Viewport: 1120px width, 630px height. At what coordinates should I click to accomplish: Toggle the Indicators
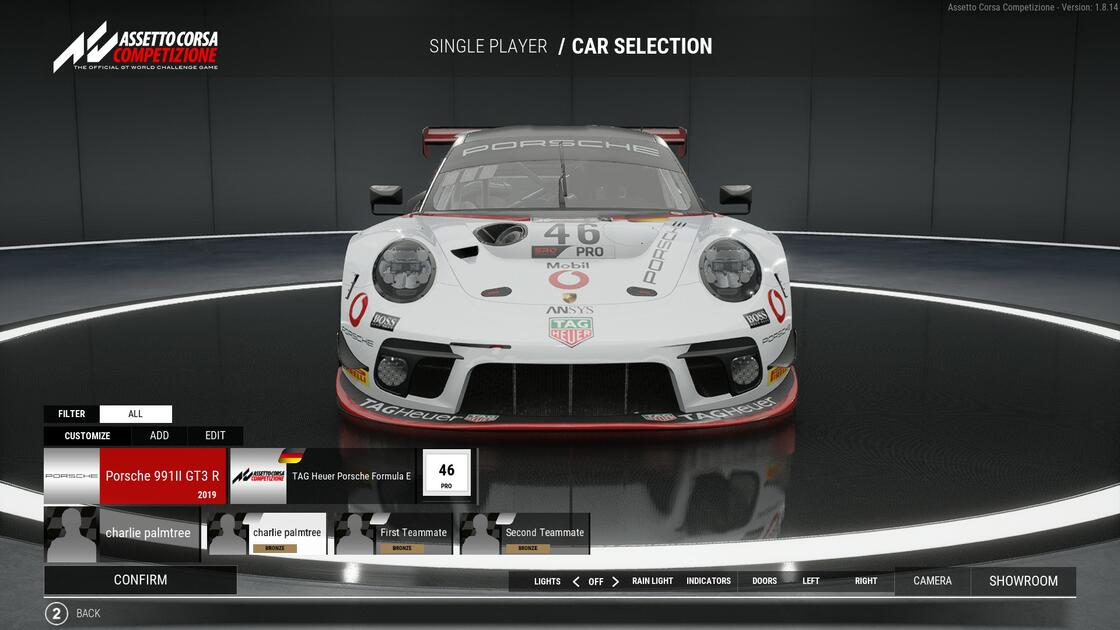[708, 581]
